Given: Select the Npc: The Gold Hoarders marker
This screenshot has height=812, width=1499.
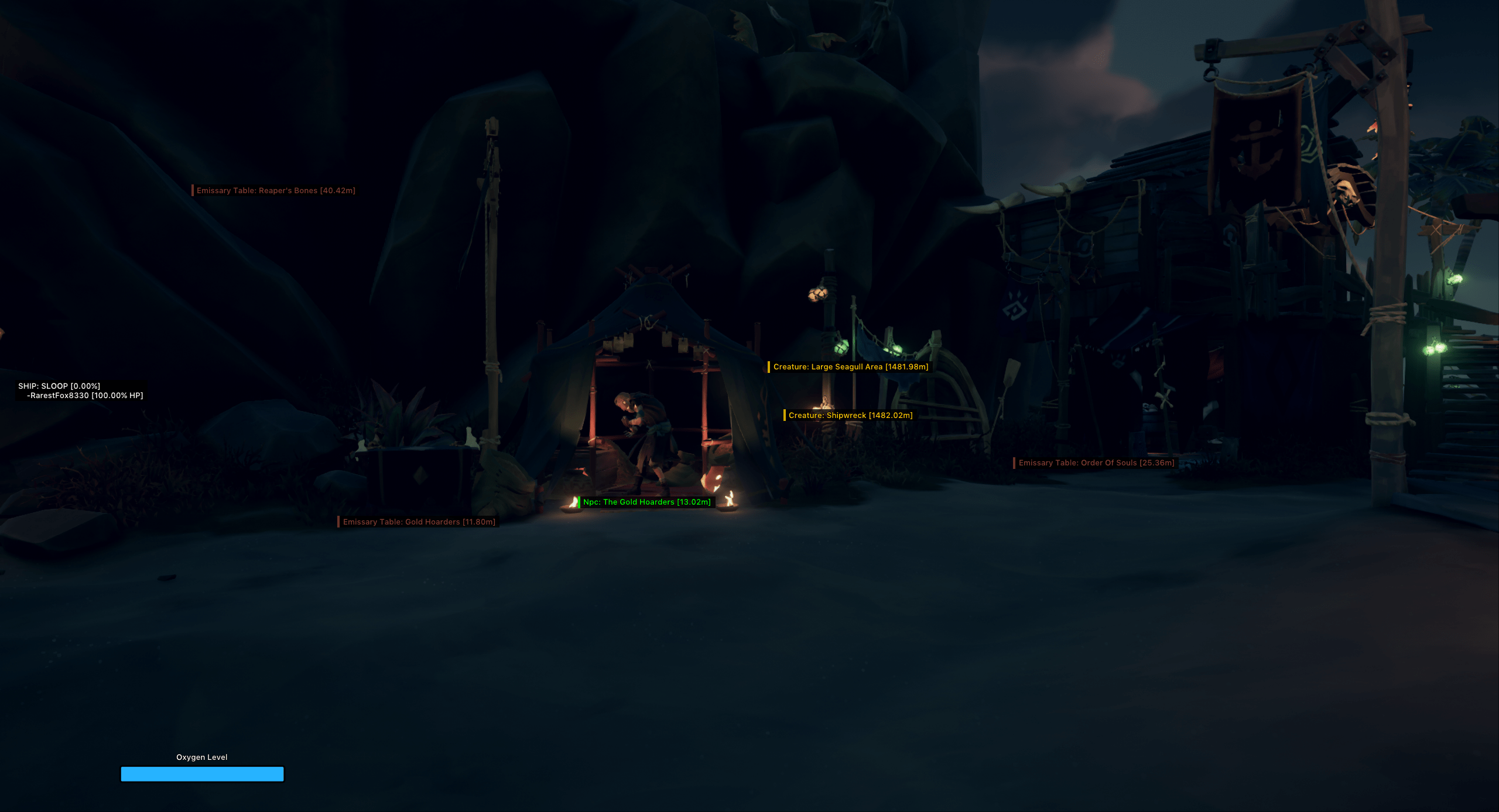Looking at the screenshot, I should tap(646, 502).
